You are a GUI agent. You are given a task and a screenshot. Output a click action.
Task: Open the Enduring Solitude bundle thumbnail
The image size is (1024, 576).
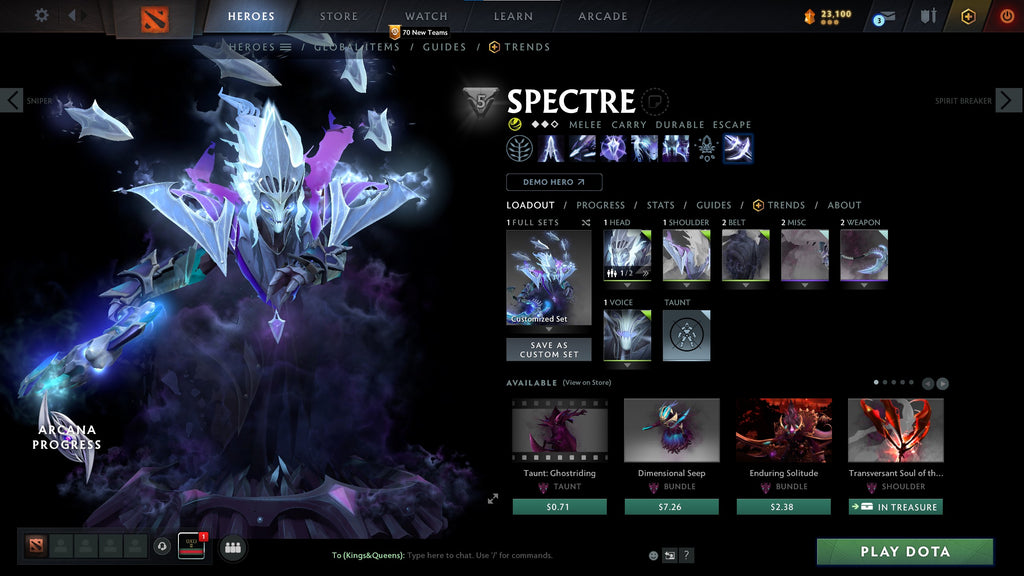click(783, 431)
